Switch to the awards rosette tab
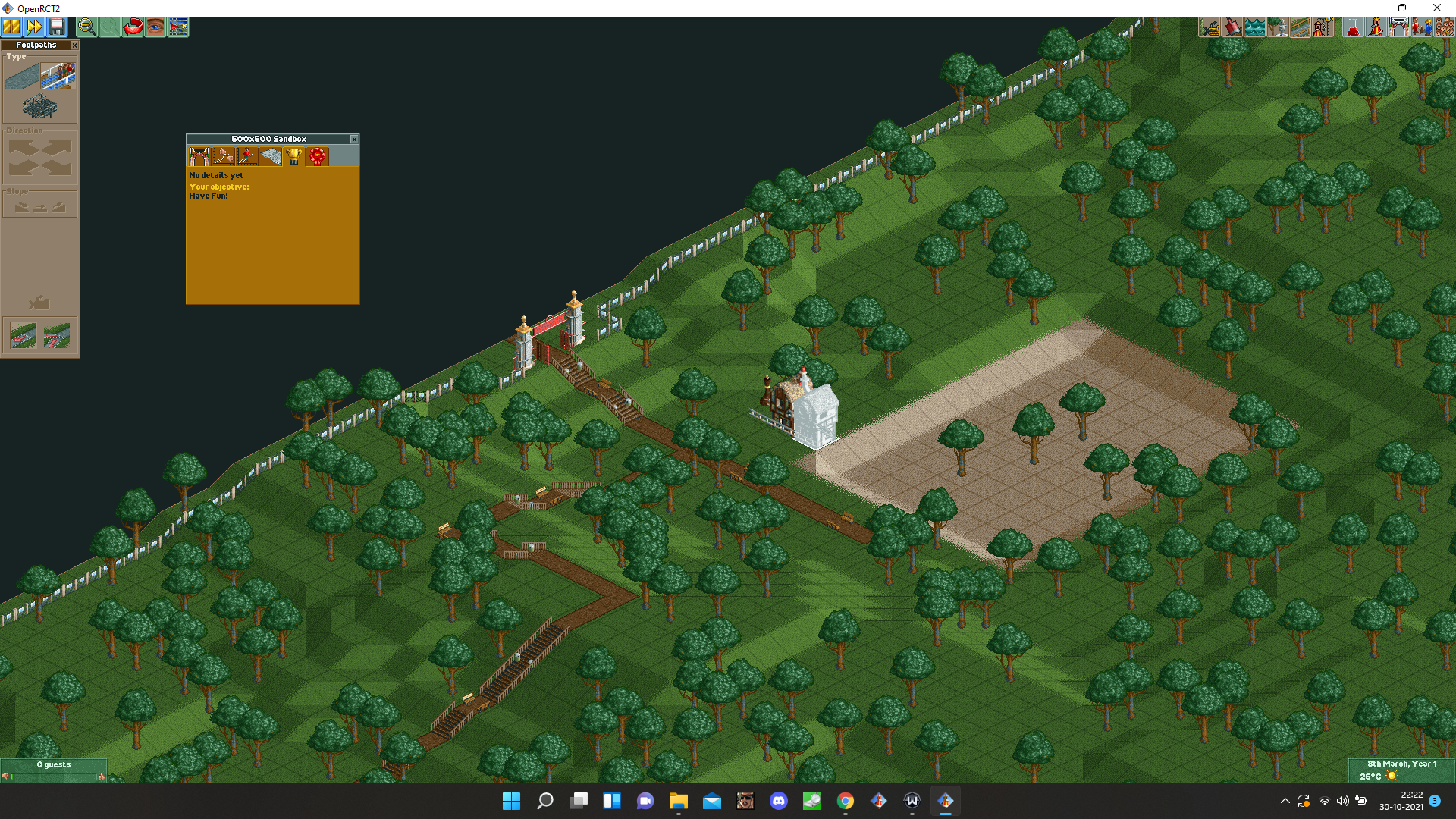This screenshot has width=1456, height=819. point(317,156)
